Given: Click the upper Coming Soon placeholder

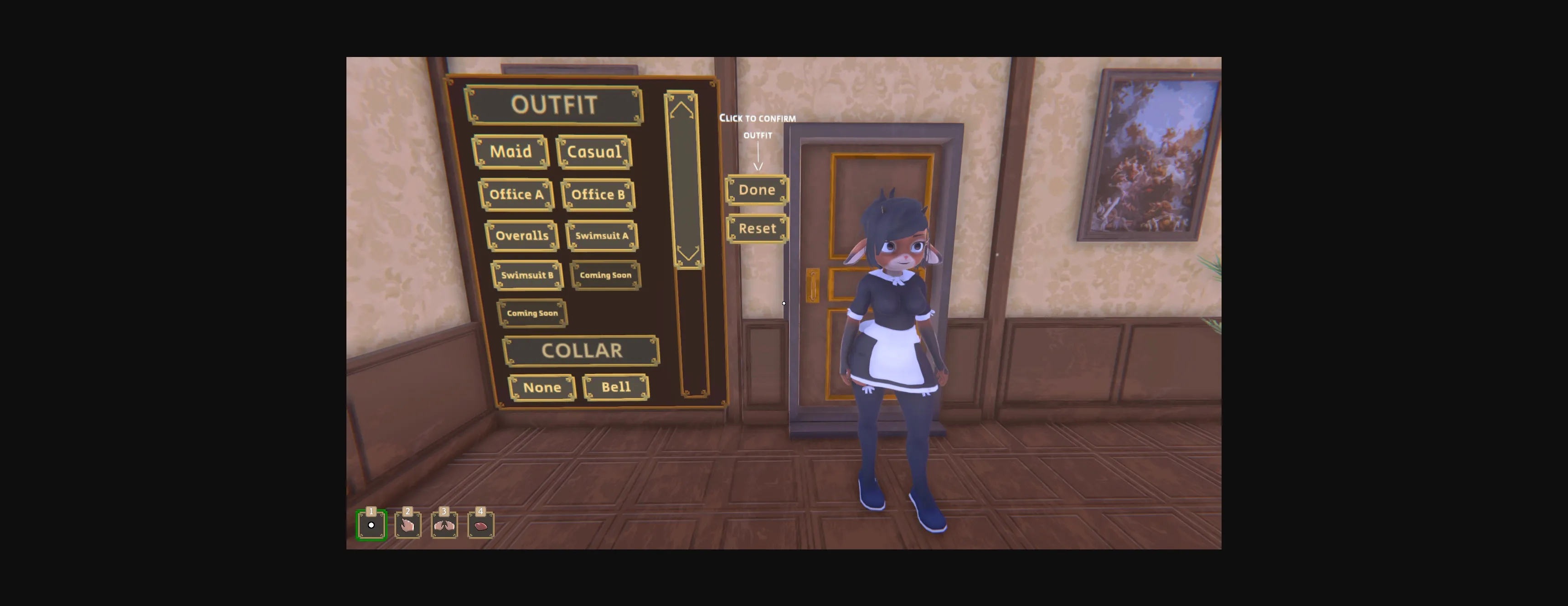Looking at the screenshot, I should tap(605, 275).
